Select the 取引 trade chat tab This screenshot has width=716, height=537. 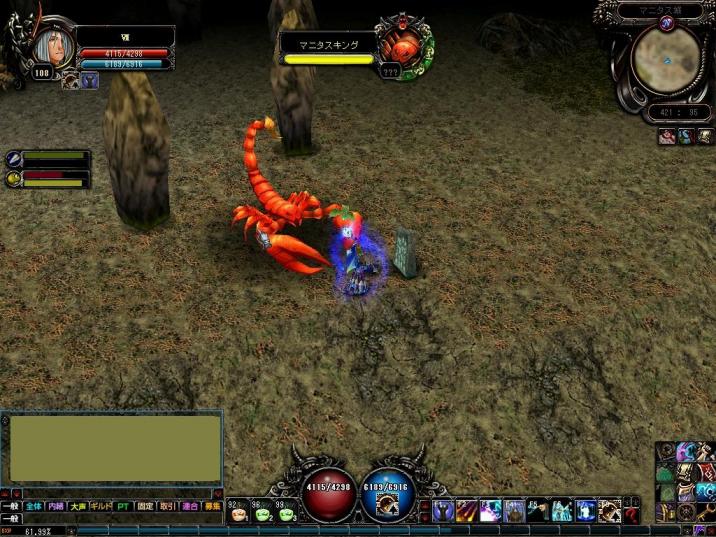point(168,507)
